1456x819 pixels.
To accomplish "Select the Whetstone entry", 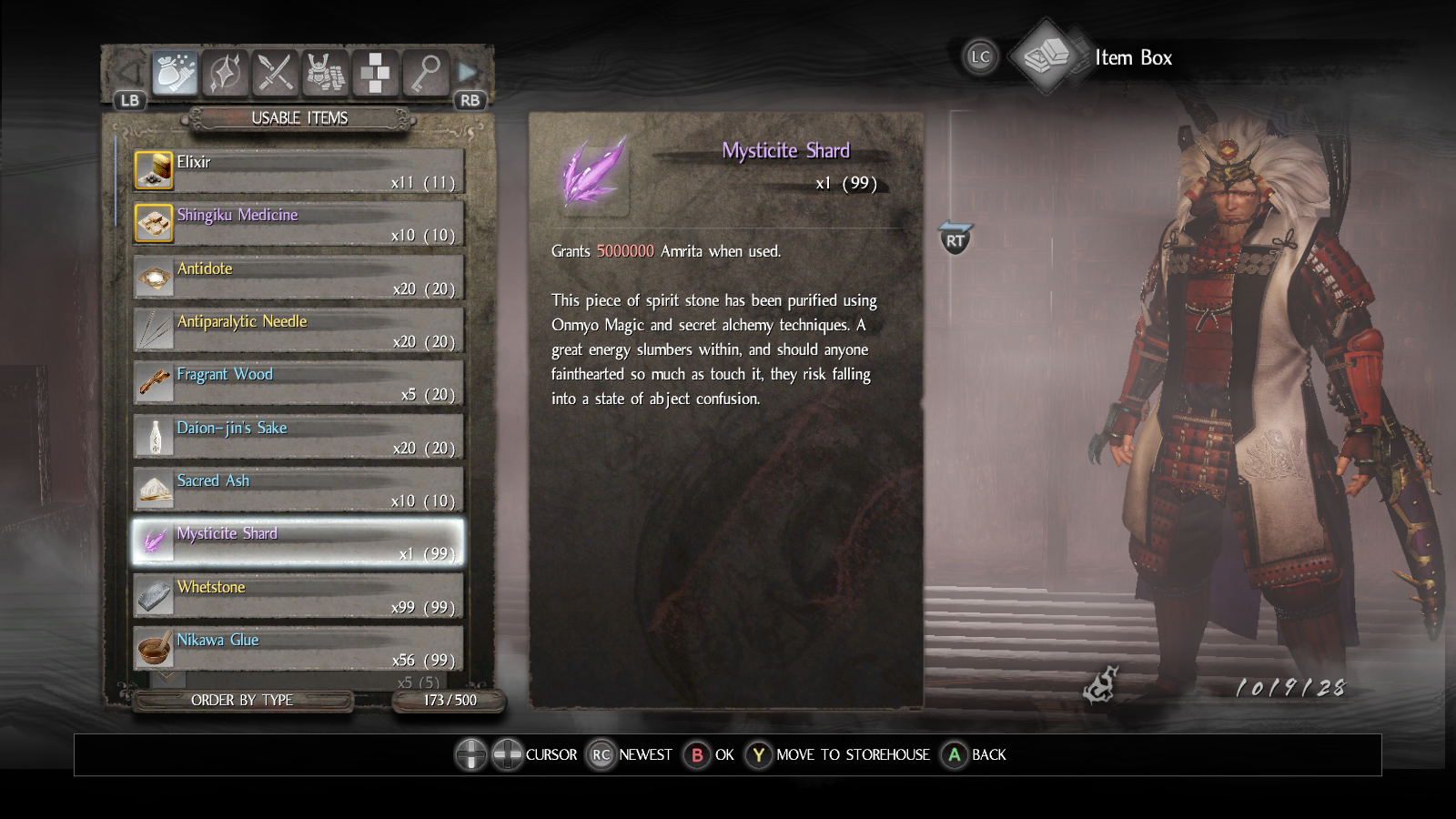I will tap(298, 596).
